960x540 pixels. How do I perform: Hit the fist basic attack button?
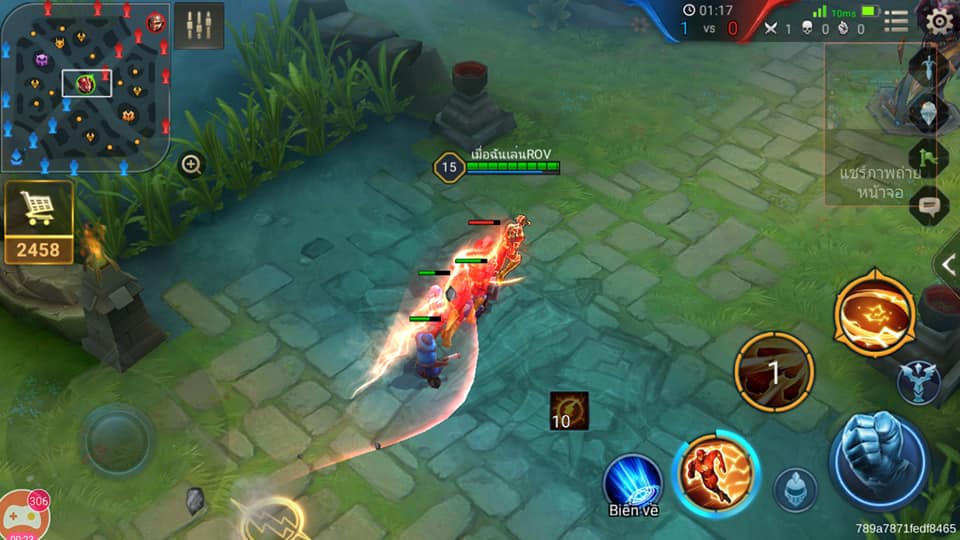[878, 460]
